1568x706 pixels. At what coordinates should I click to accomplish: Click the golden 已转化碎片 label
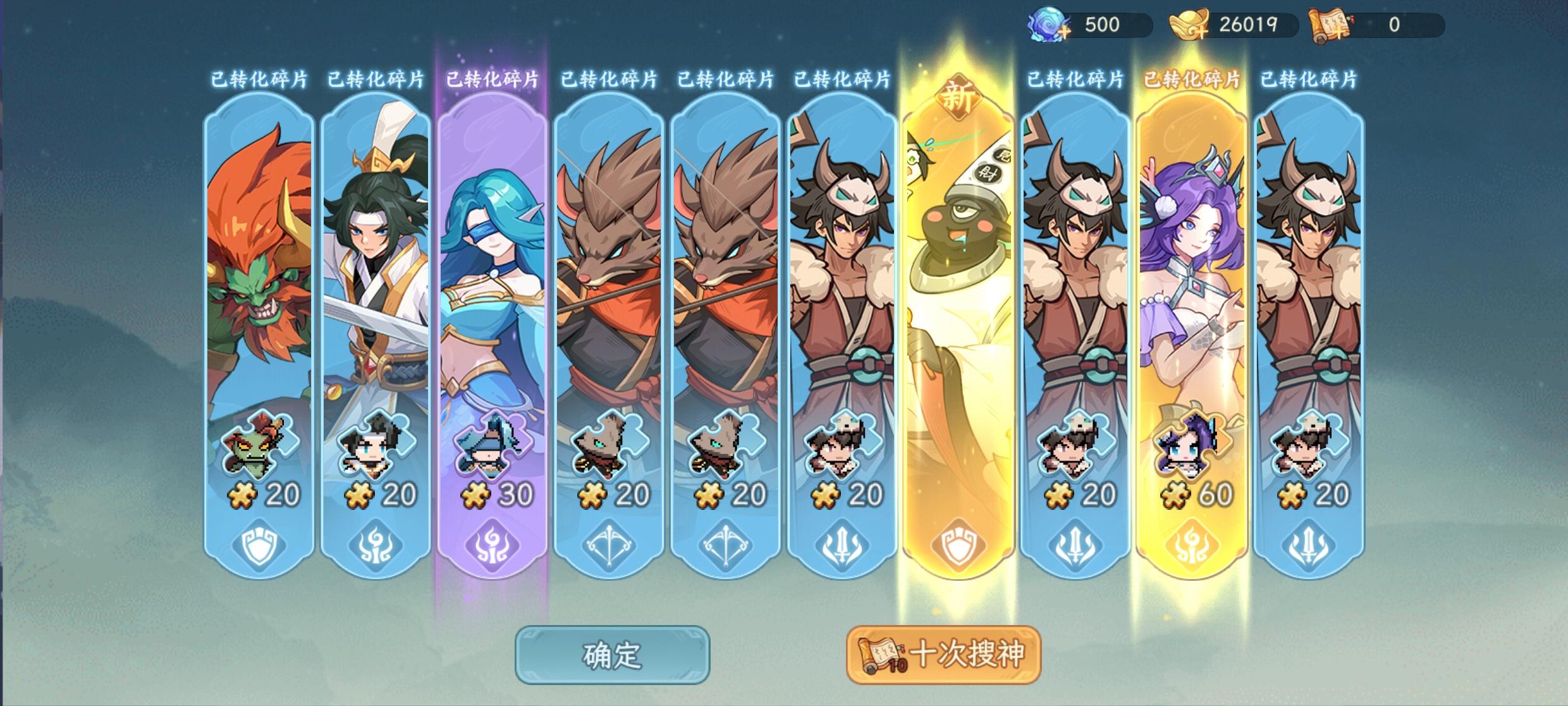[1192, 78]
